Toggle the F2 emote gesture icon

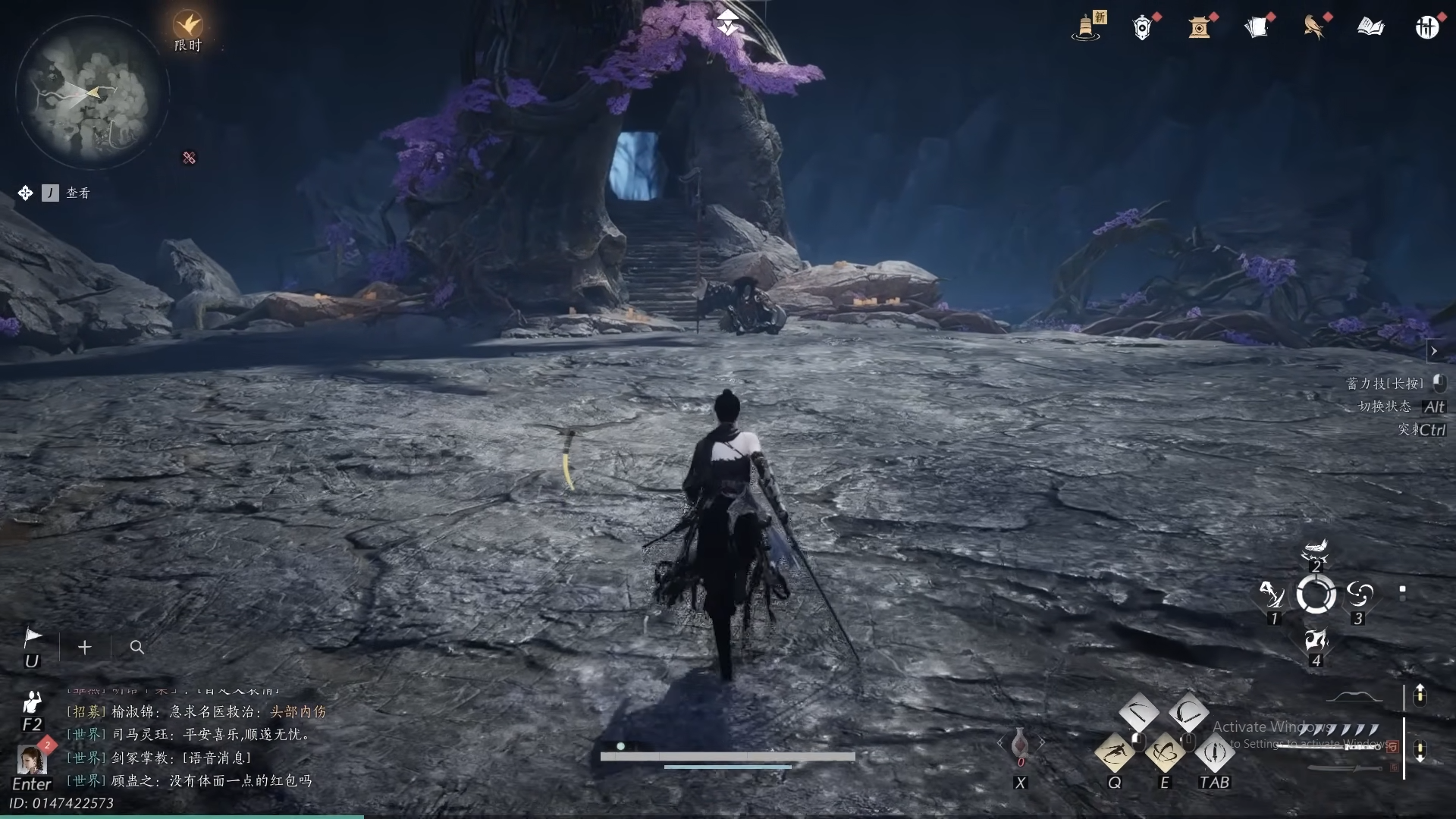coord(31,703)
